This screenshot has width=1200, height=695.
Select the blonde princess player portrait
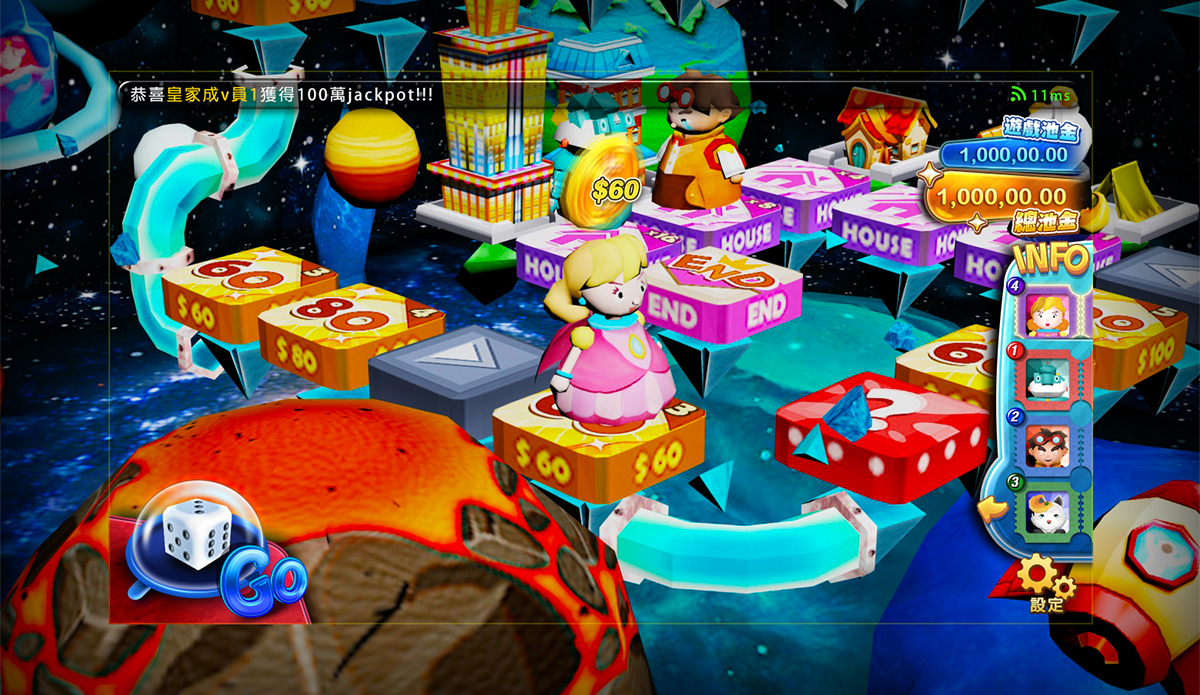1050,315
